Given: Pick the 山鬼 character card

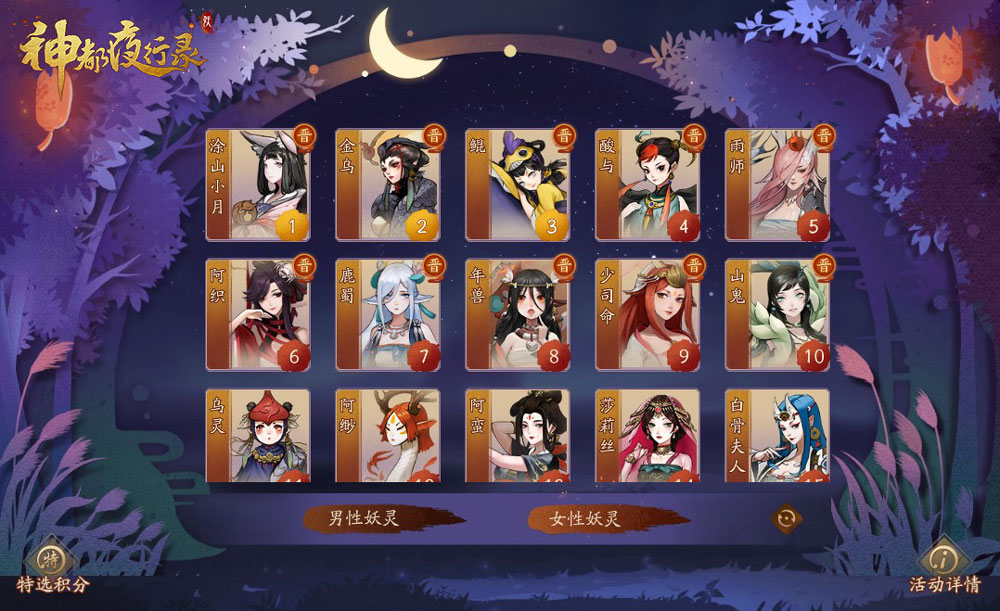Looking at the screenshot, I should click(778, 314).
